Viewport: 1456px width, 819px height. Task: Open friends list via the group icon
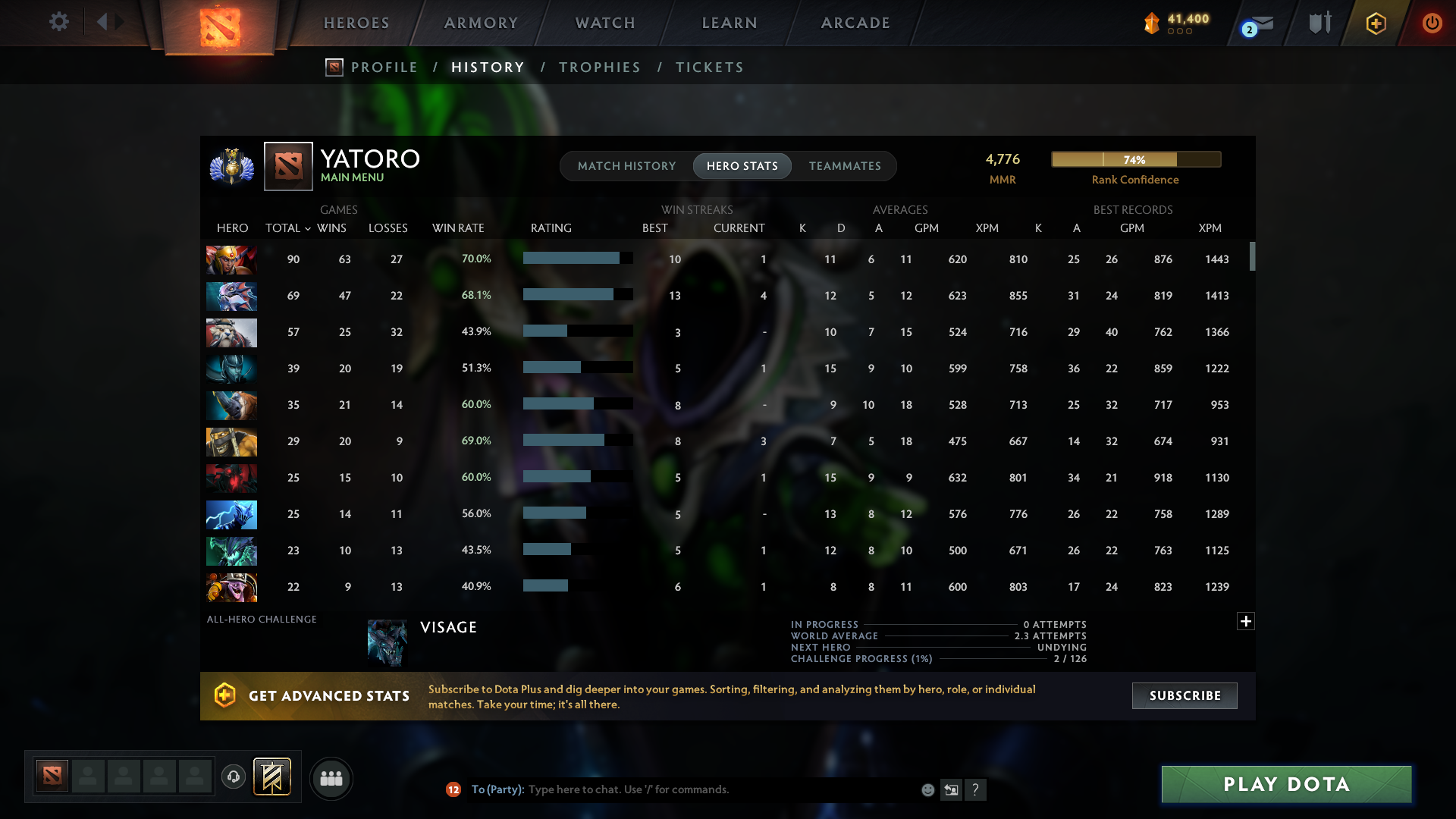[331, 778]
